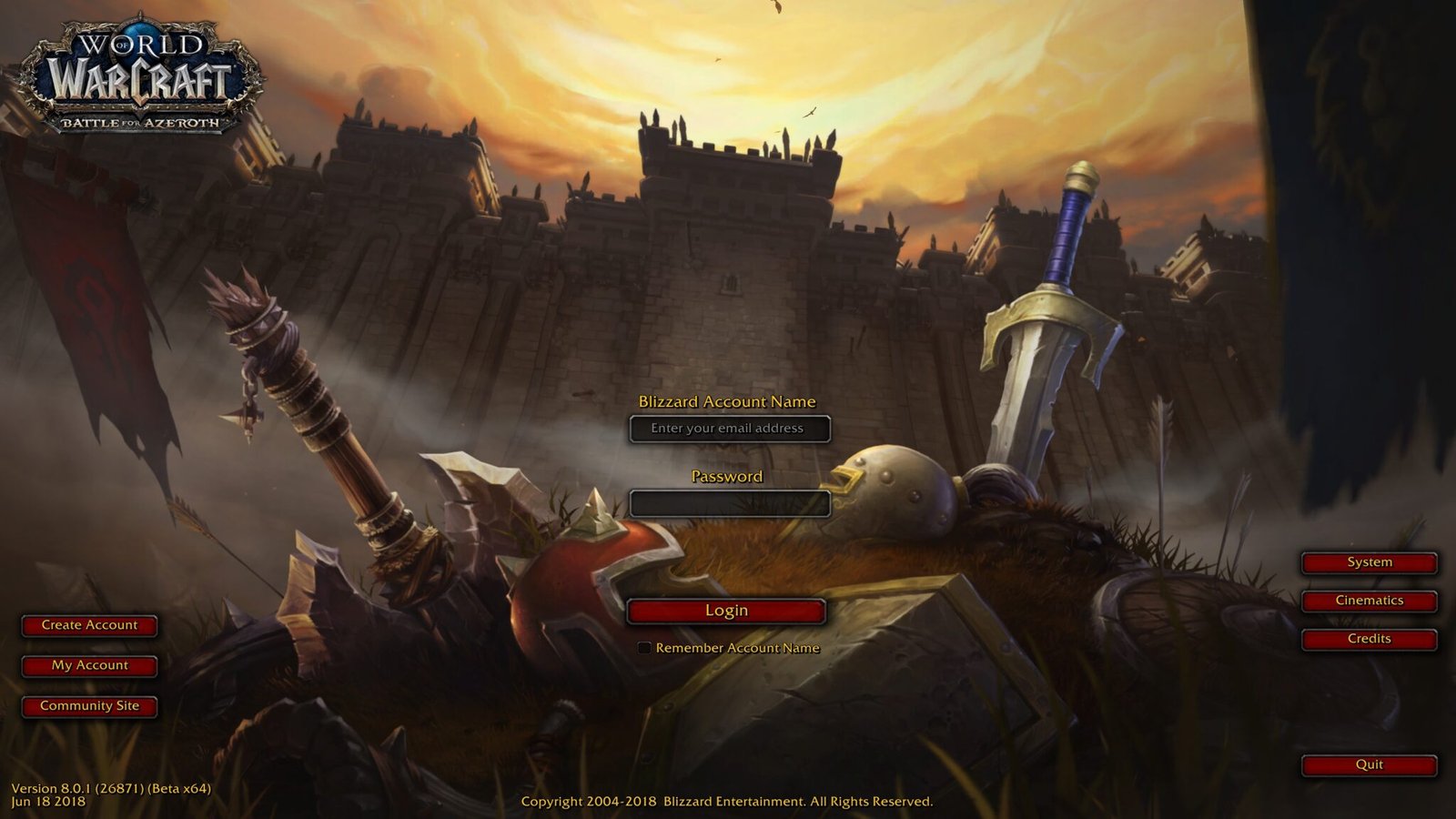View the game Credits
The image size is (1456, 819).
[x=1368, y=639]
